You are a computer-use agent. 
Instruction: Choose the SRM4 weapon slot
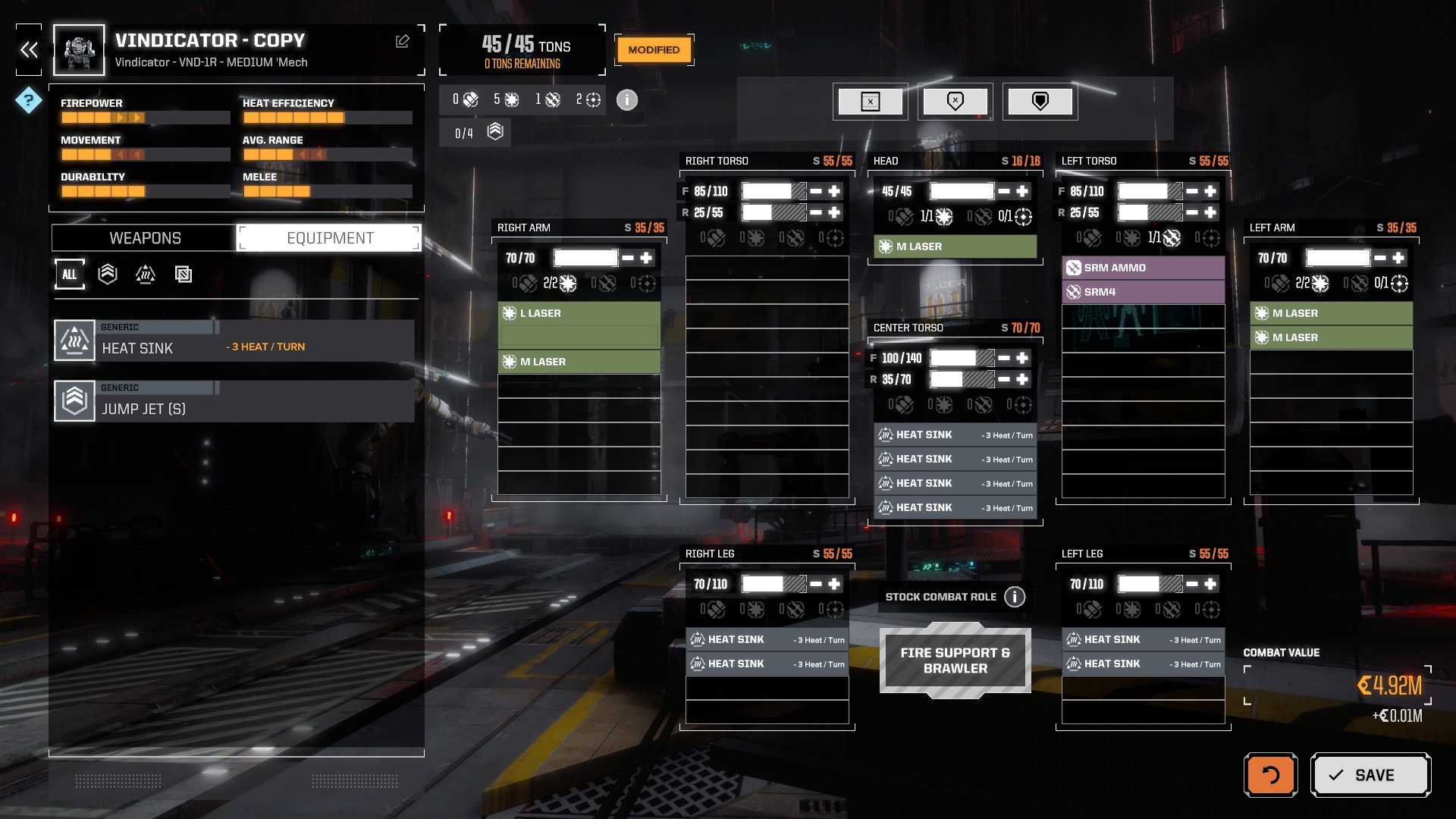point(1143,292)
